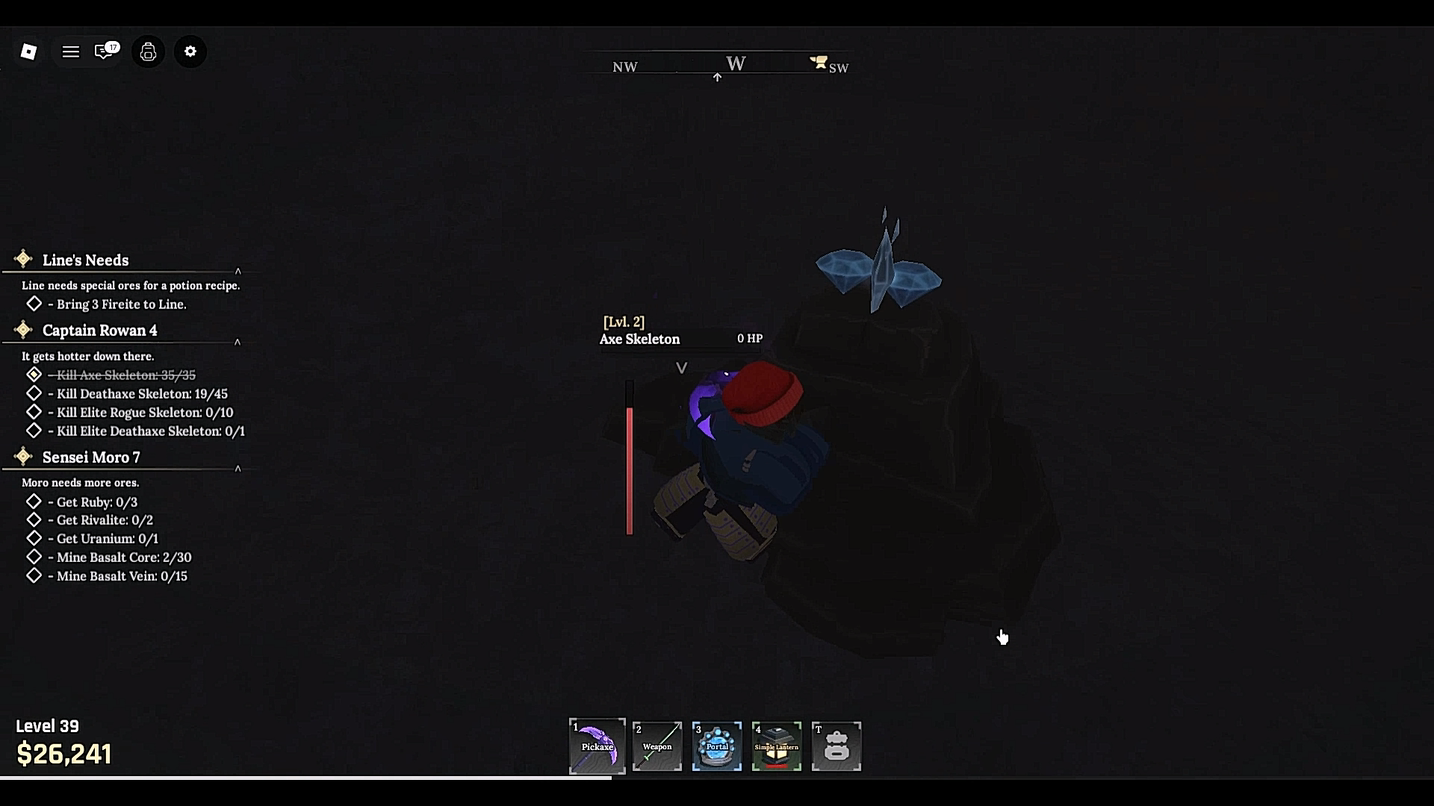Select the Pickaxe in hotbar slot 1
This screenshot has height=806, width=1434.
click(597, 745)
